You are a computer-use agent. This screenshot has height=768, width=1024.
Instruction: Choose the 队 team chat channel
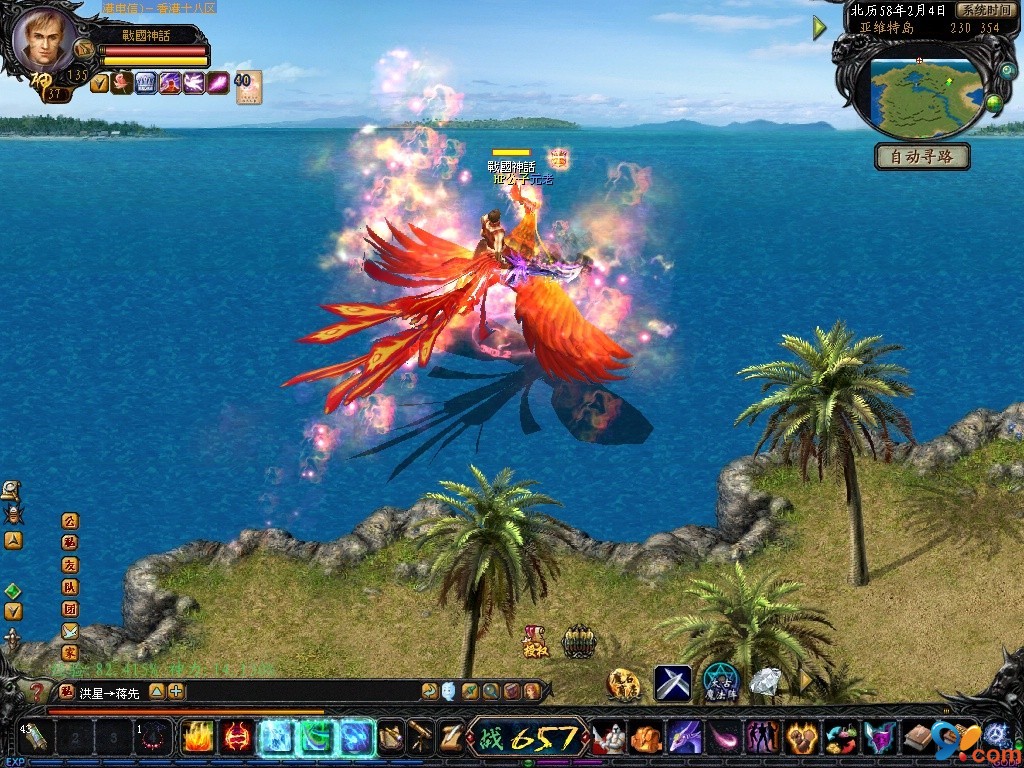coord(69,587)
